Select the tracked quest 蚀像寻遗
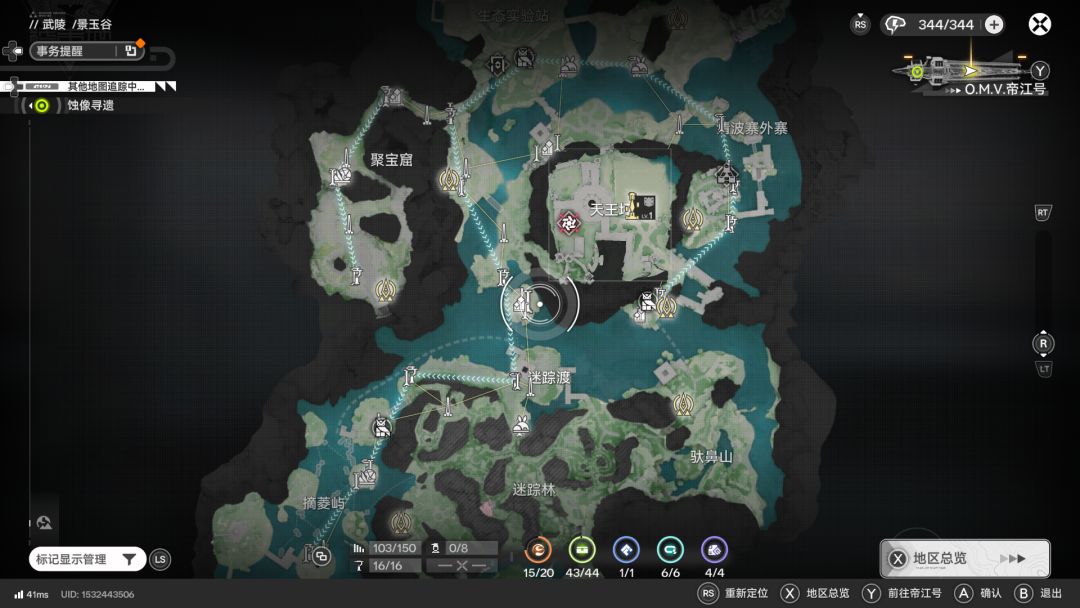This screenshot has height=608, width=1080. [90, 105]
